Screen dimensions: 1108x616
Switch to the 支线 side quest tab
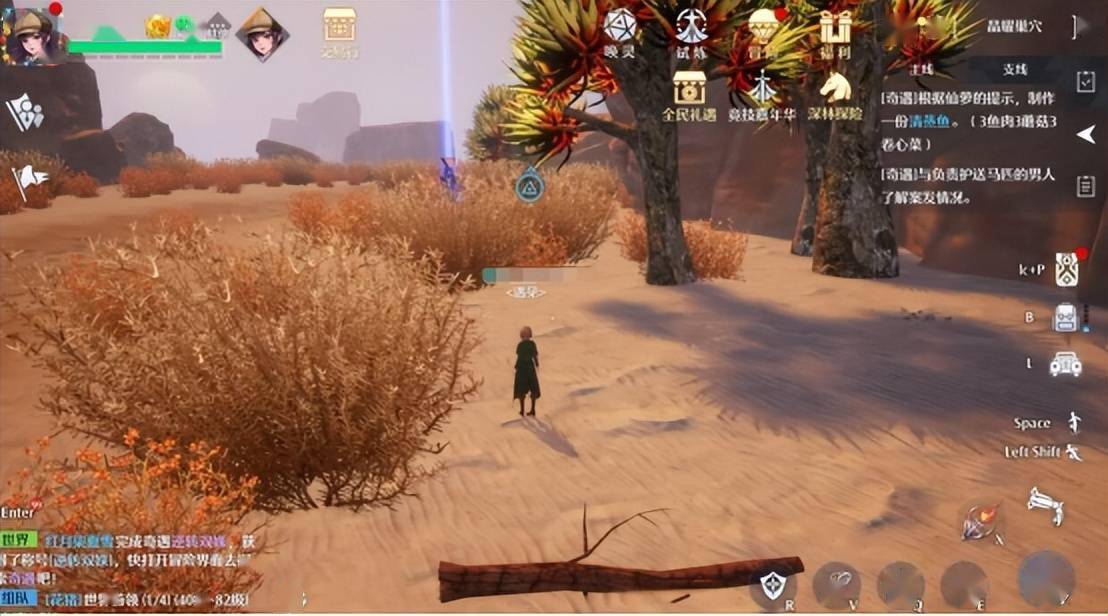point(1014,69)
